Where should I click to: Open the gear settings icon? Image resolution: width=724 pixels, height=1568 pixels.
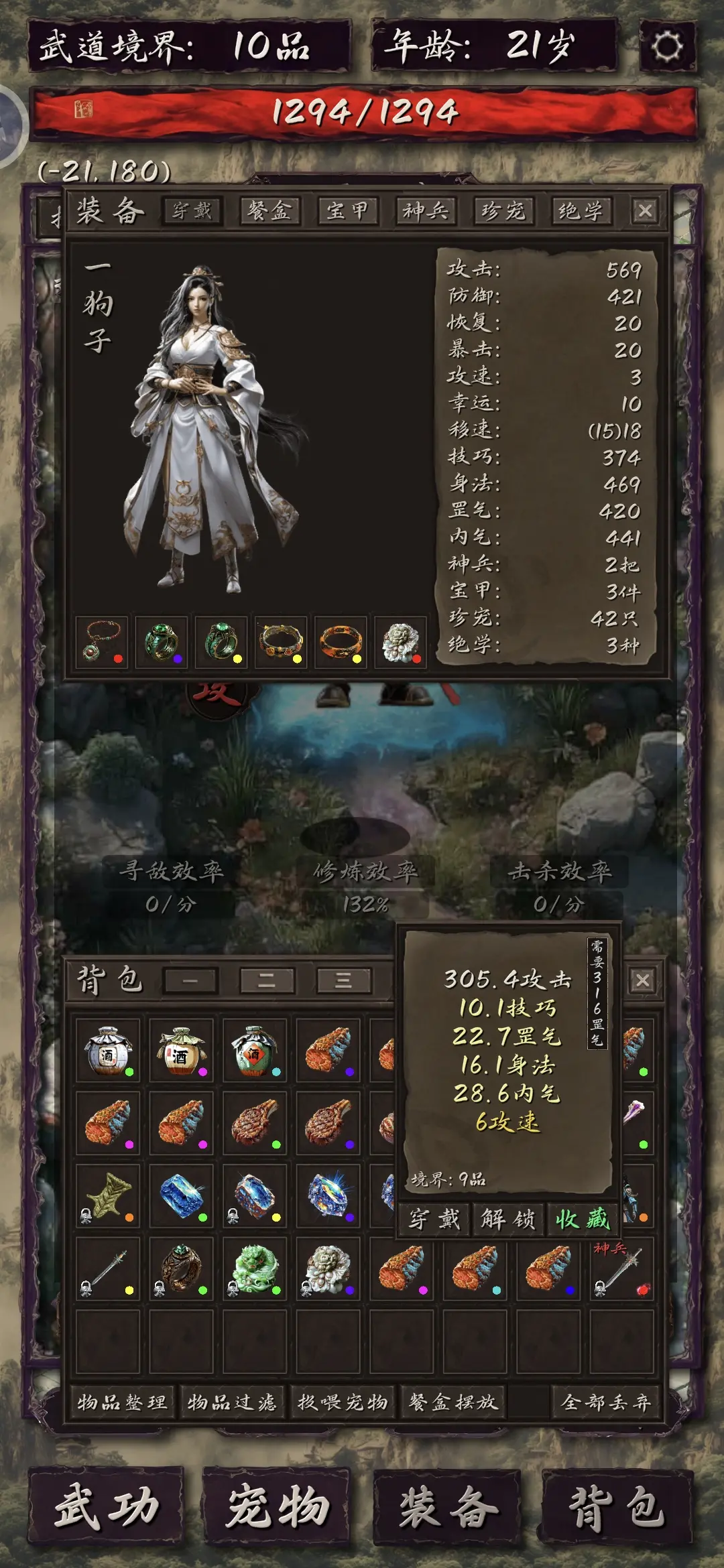click(x=667, y=46)
